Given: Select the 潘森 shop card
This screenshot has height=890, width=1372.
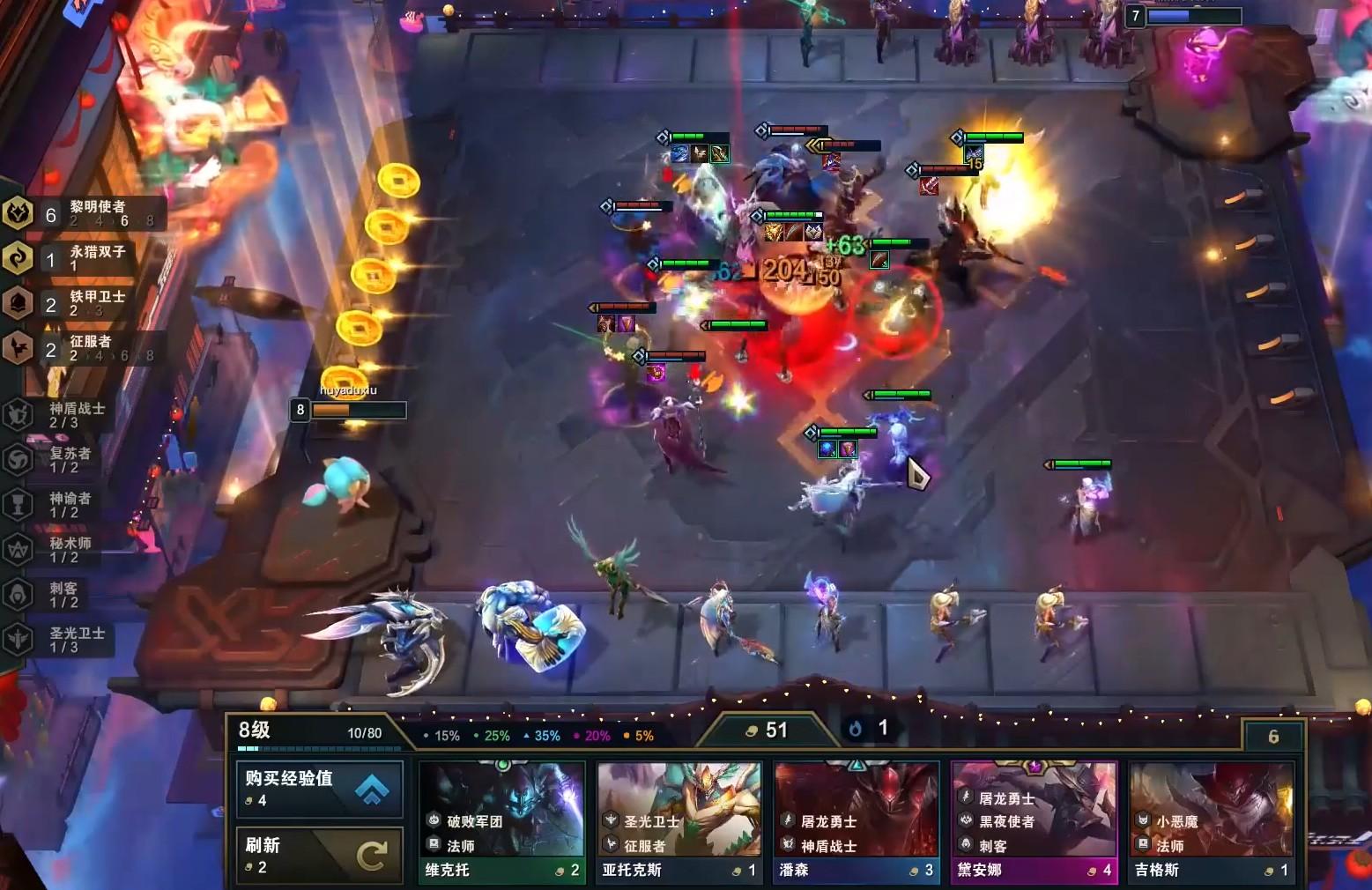Looking at the screenshot, I should click(856, 823).
